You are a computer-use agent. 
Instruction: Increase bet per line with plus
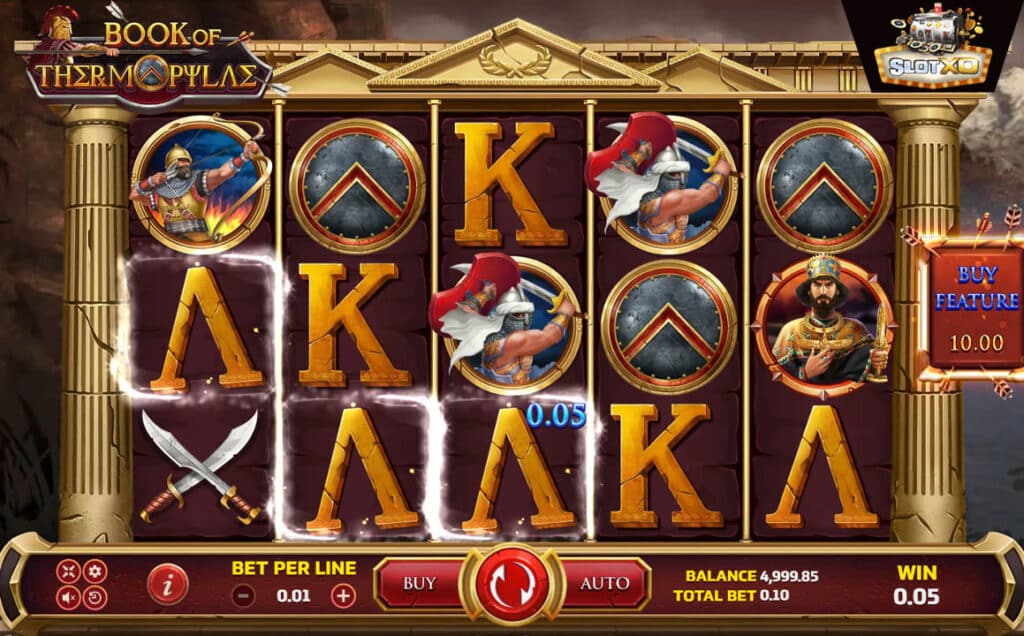point(343,596)
